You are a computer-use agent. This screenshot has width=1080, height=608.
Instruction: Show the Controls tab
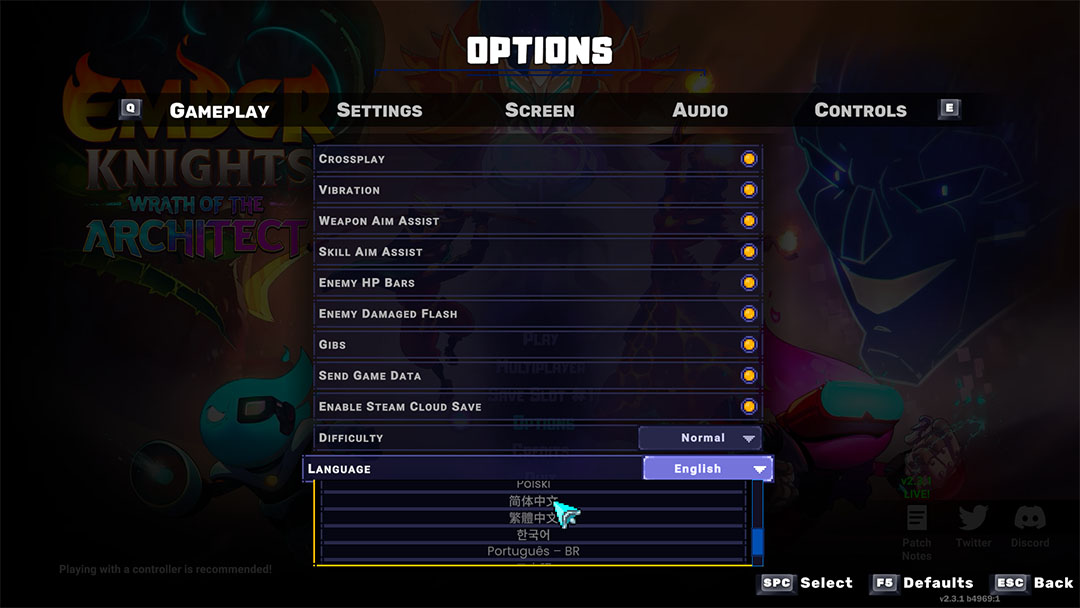click(x=860, y=110)
